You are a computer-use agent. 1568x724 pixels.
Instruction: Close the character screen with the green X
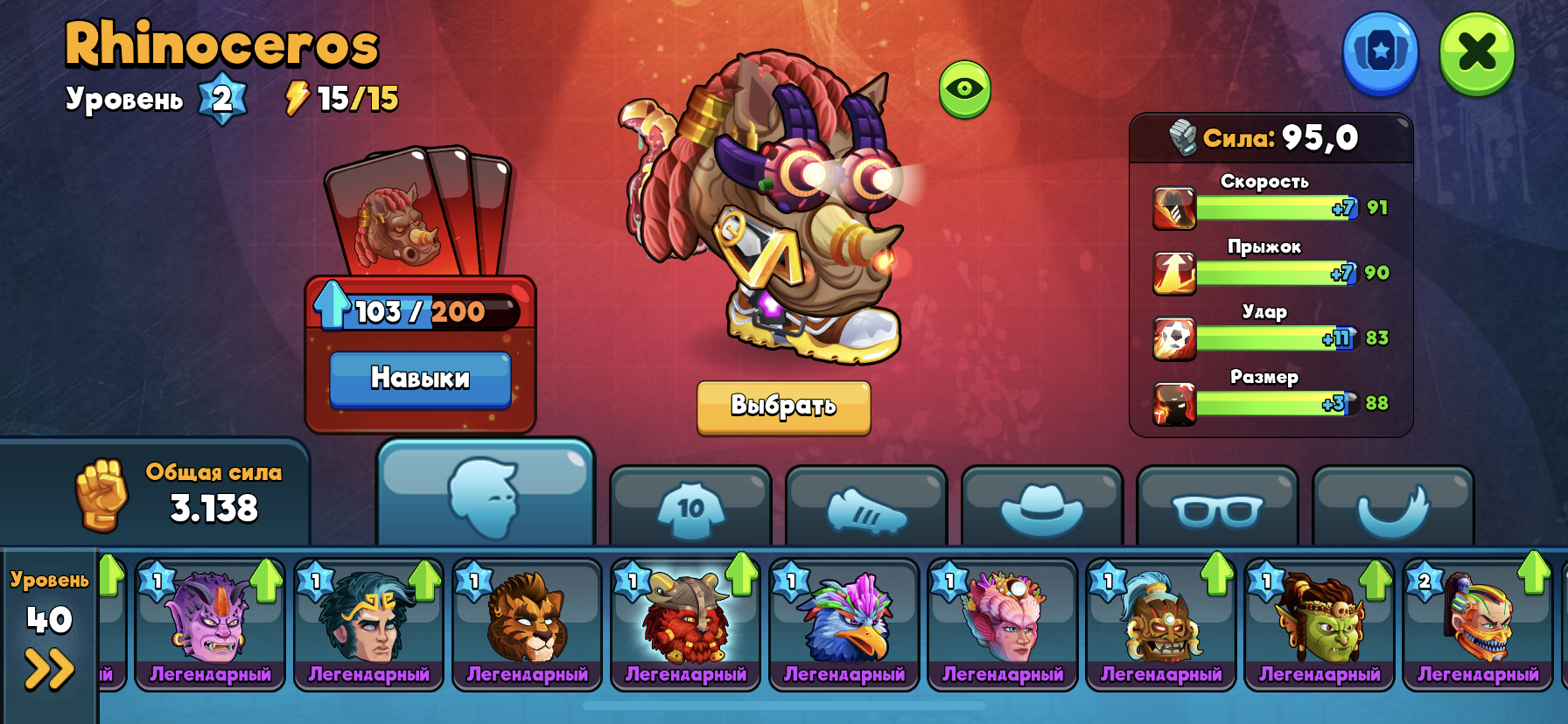coord(1477,53)
